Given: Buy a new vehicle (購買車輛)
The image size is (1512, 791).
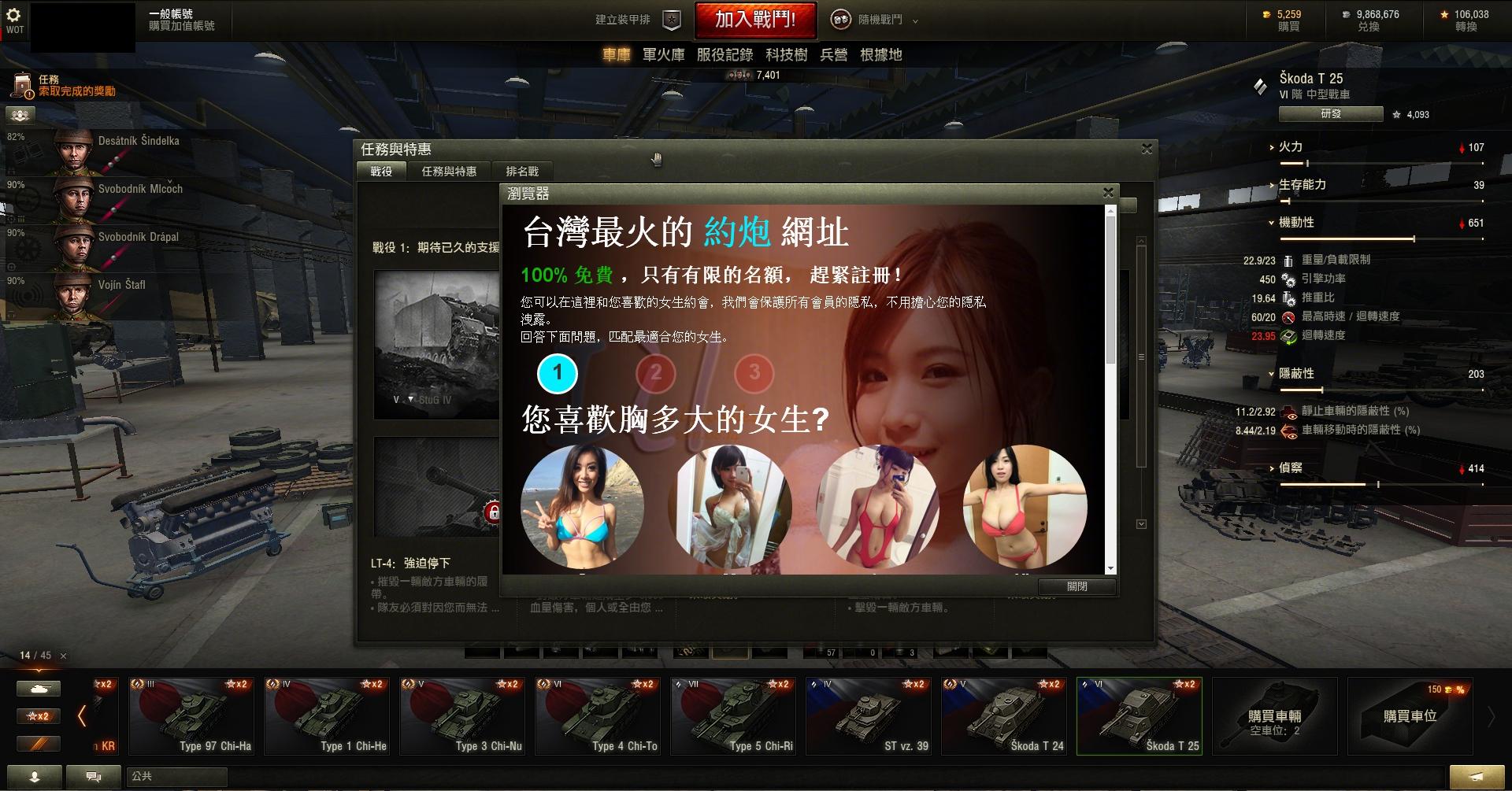Looking at the screenshot, I should click(x=1274, y=715).
